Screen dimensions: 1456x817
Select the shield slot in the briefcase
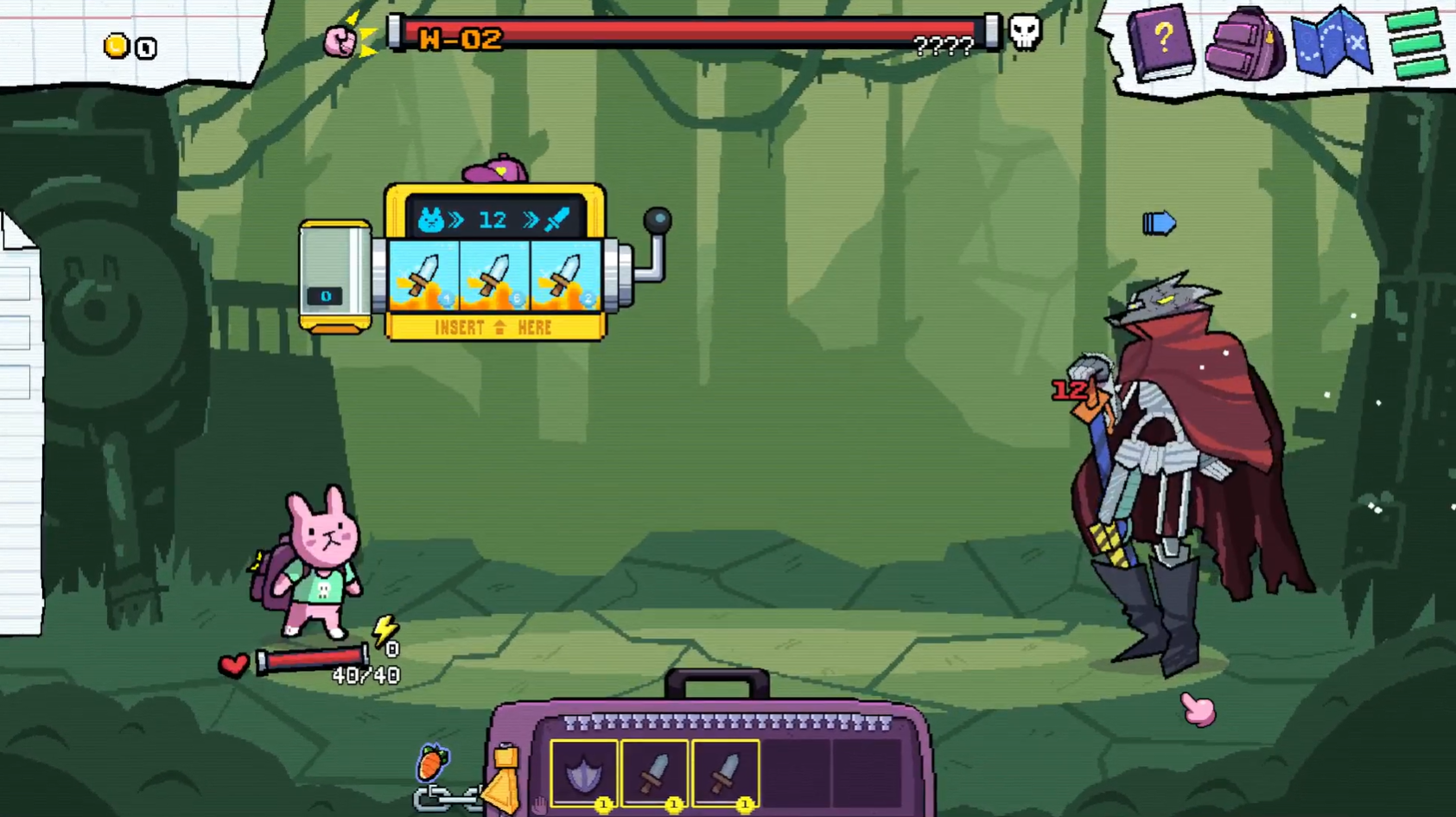pos(584,774)
